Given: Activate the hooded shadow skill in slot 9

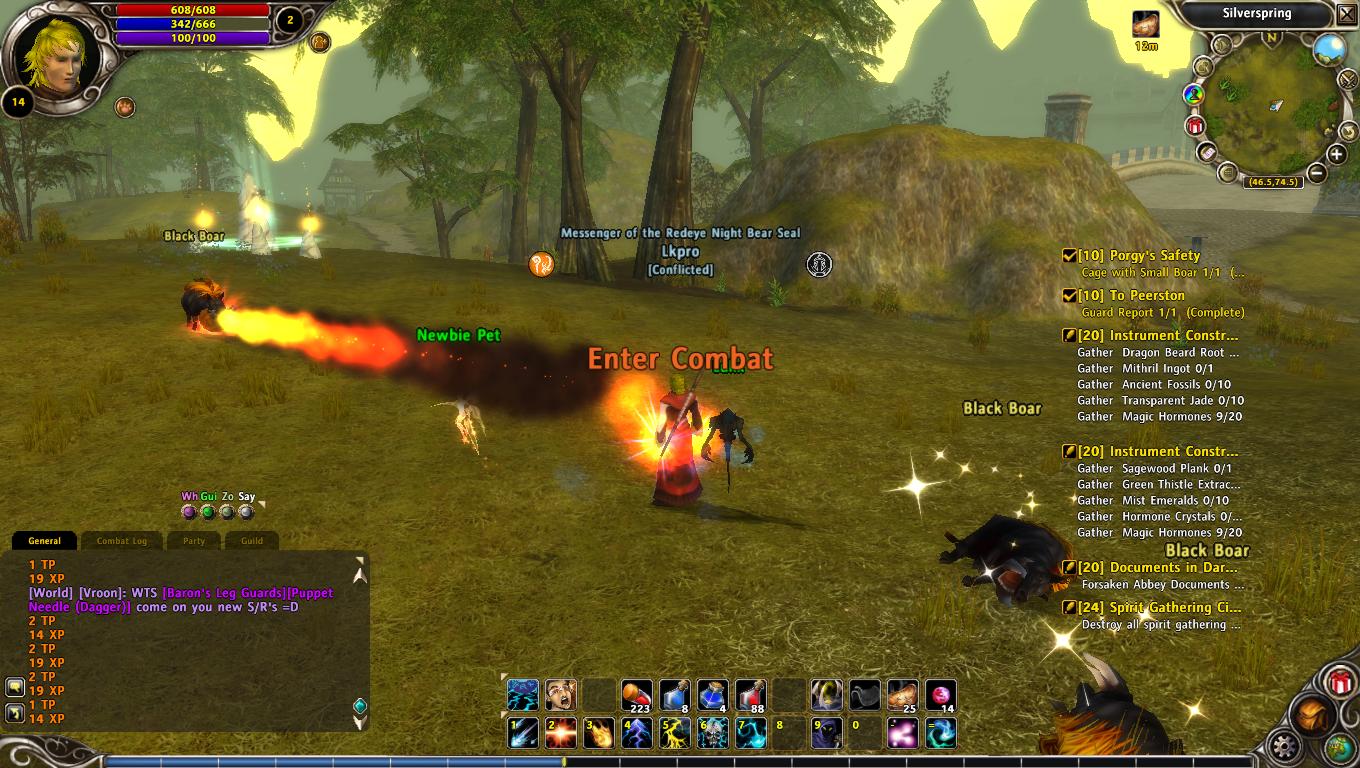Looking at the screenshot, I should 826,733.
